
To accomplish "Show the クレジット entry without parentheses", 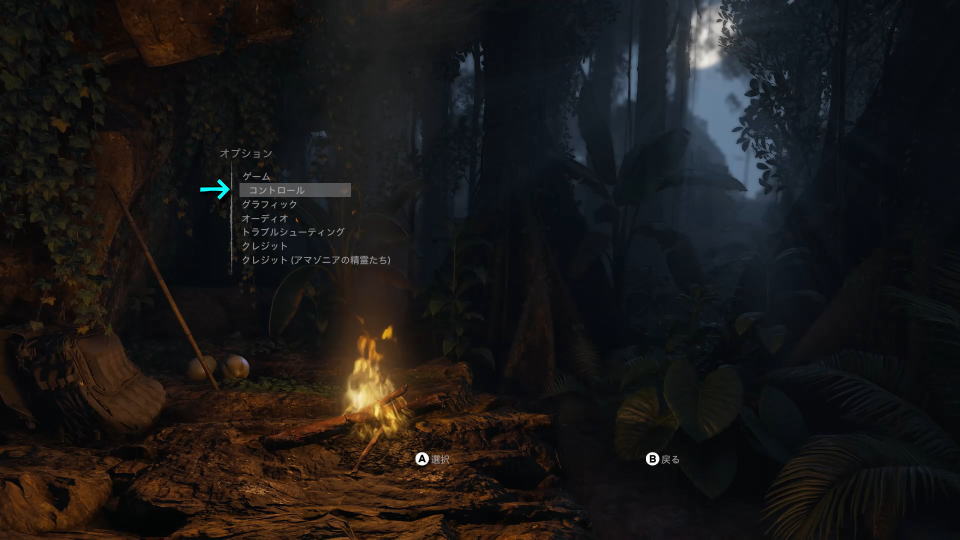I will (x=265, y=246).
